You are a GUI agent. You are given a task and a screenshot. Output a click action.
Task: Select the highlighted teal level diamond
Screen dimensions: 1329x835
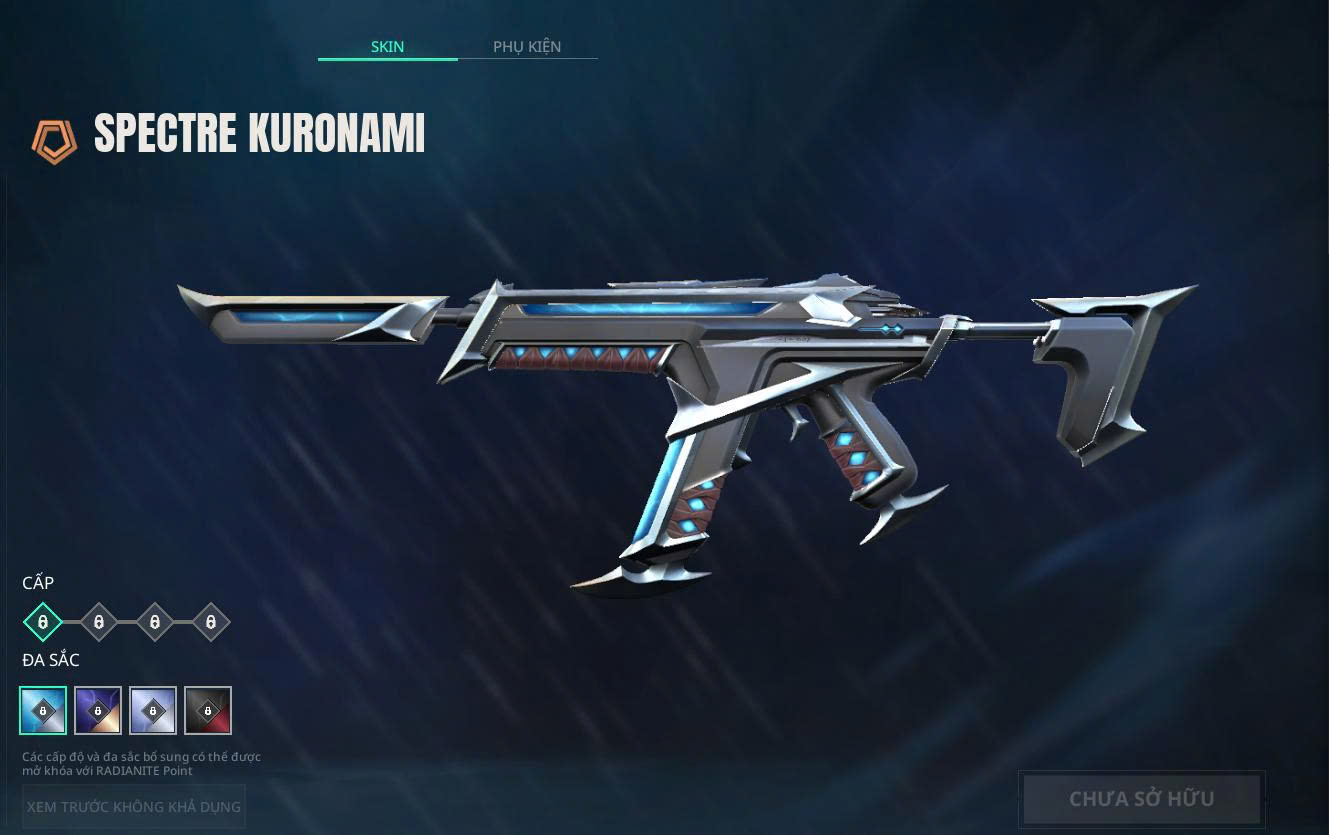[x=43, y=622]
